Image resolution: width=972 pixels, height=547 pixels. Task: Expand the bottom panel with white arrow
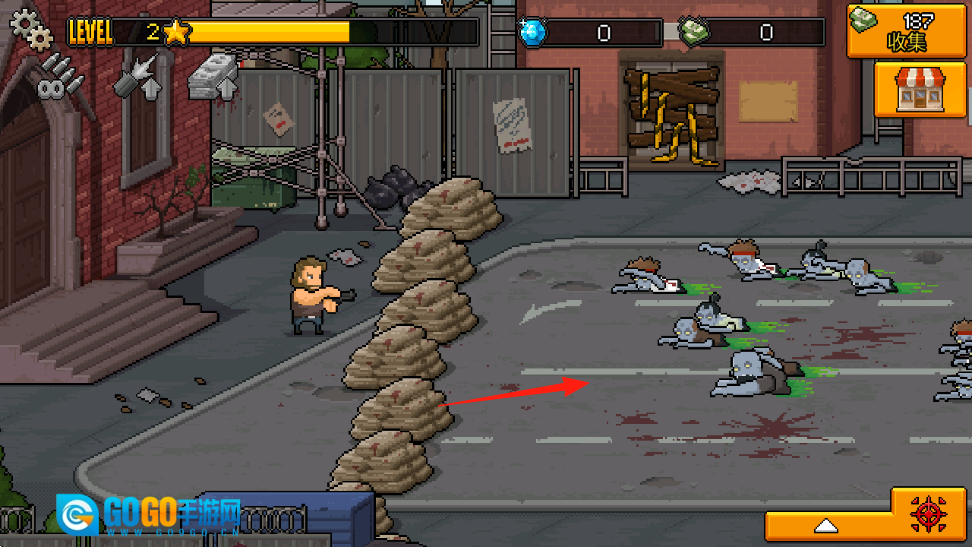(826, 526)
